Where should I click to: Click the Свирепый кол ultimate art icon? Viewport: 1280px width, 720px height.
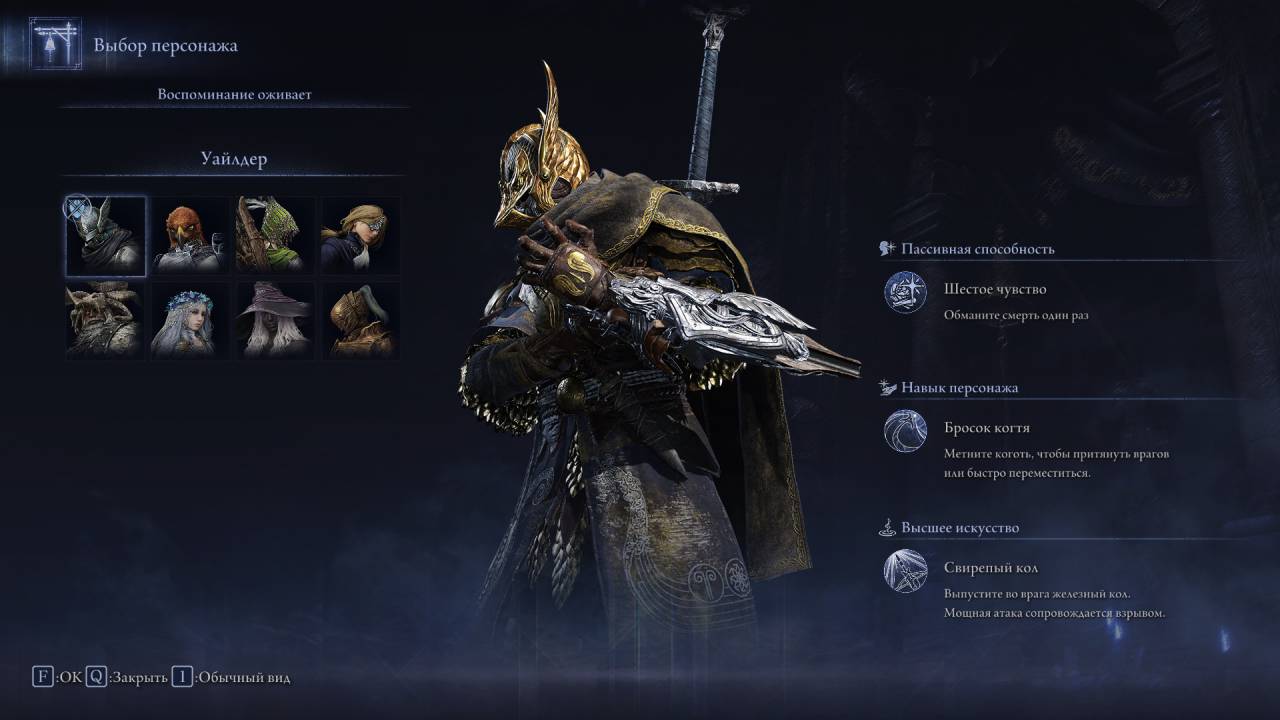coord(905,571)
